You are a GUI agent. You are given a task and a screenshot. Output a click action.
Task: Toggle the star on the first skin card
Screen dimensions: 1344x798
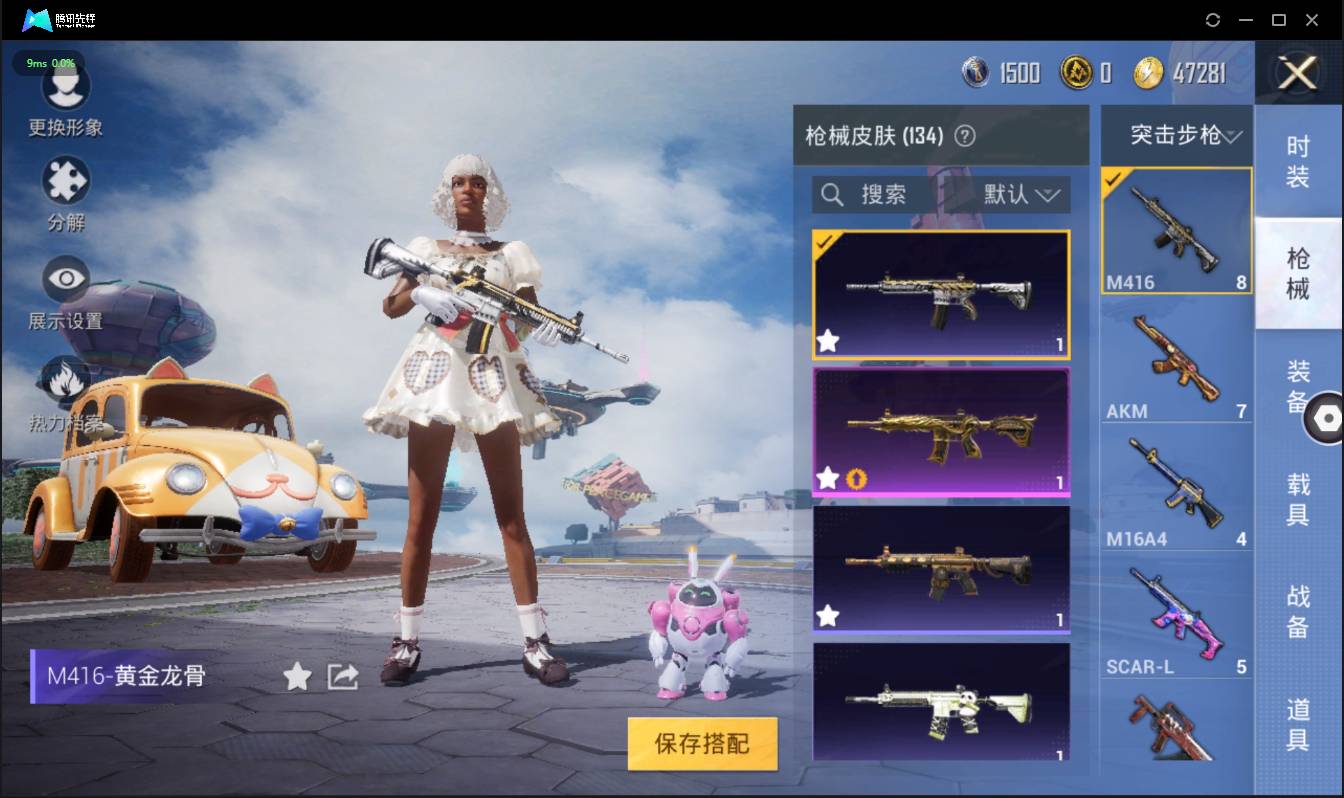click(827, 341)
